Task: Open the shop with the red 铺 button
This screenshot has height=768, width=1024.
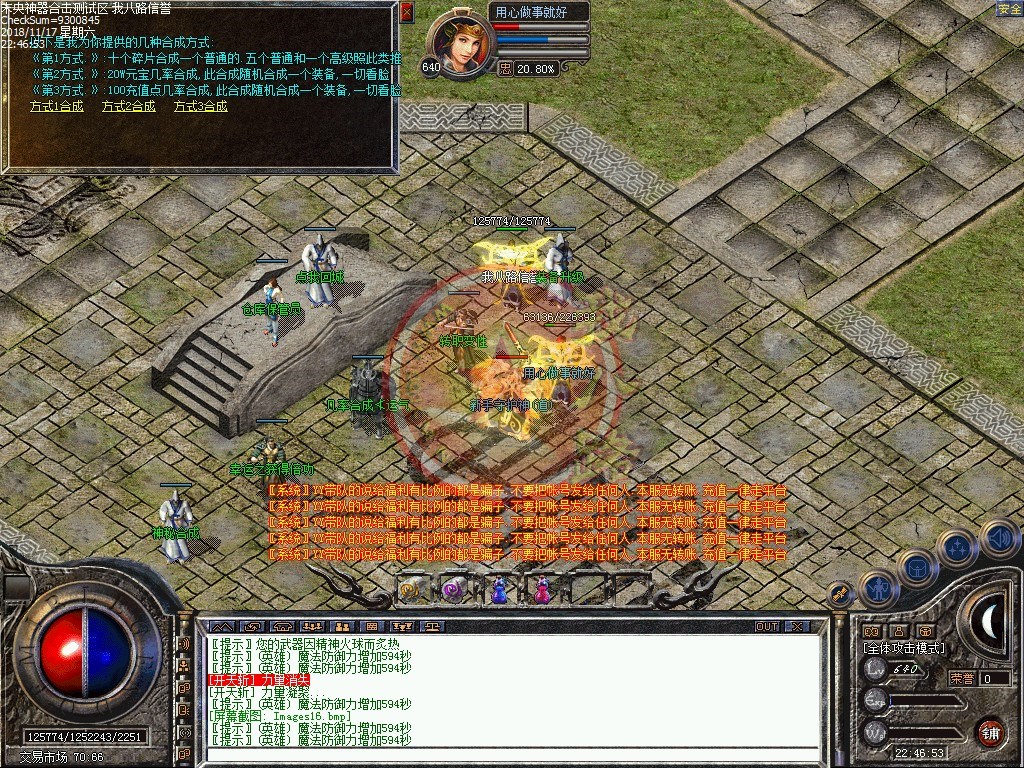Action: [x=990, y=731]
